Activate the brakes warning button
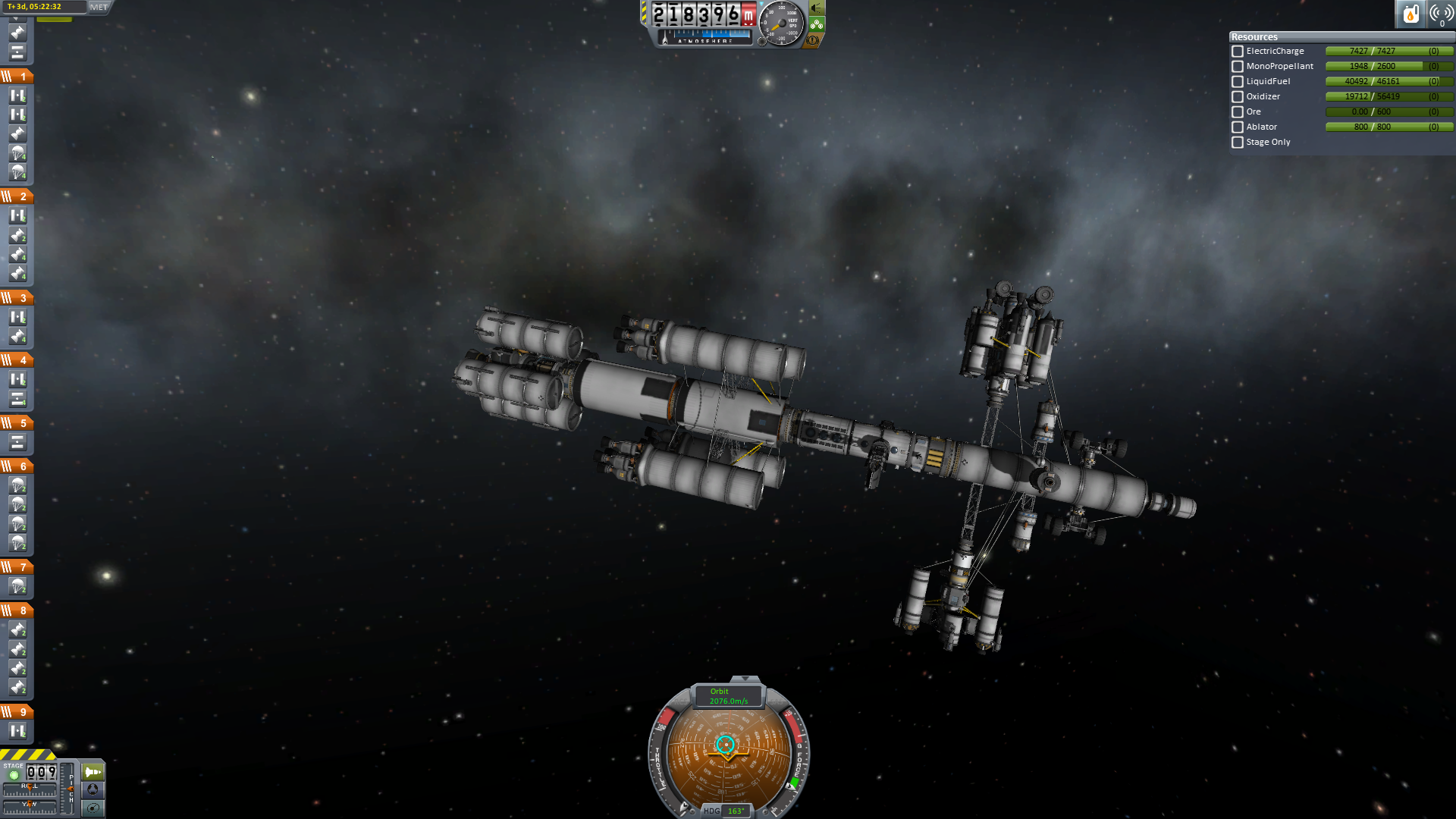This screenshot has height=819, width=1456. [813, 40]
